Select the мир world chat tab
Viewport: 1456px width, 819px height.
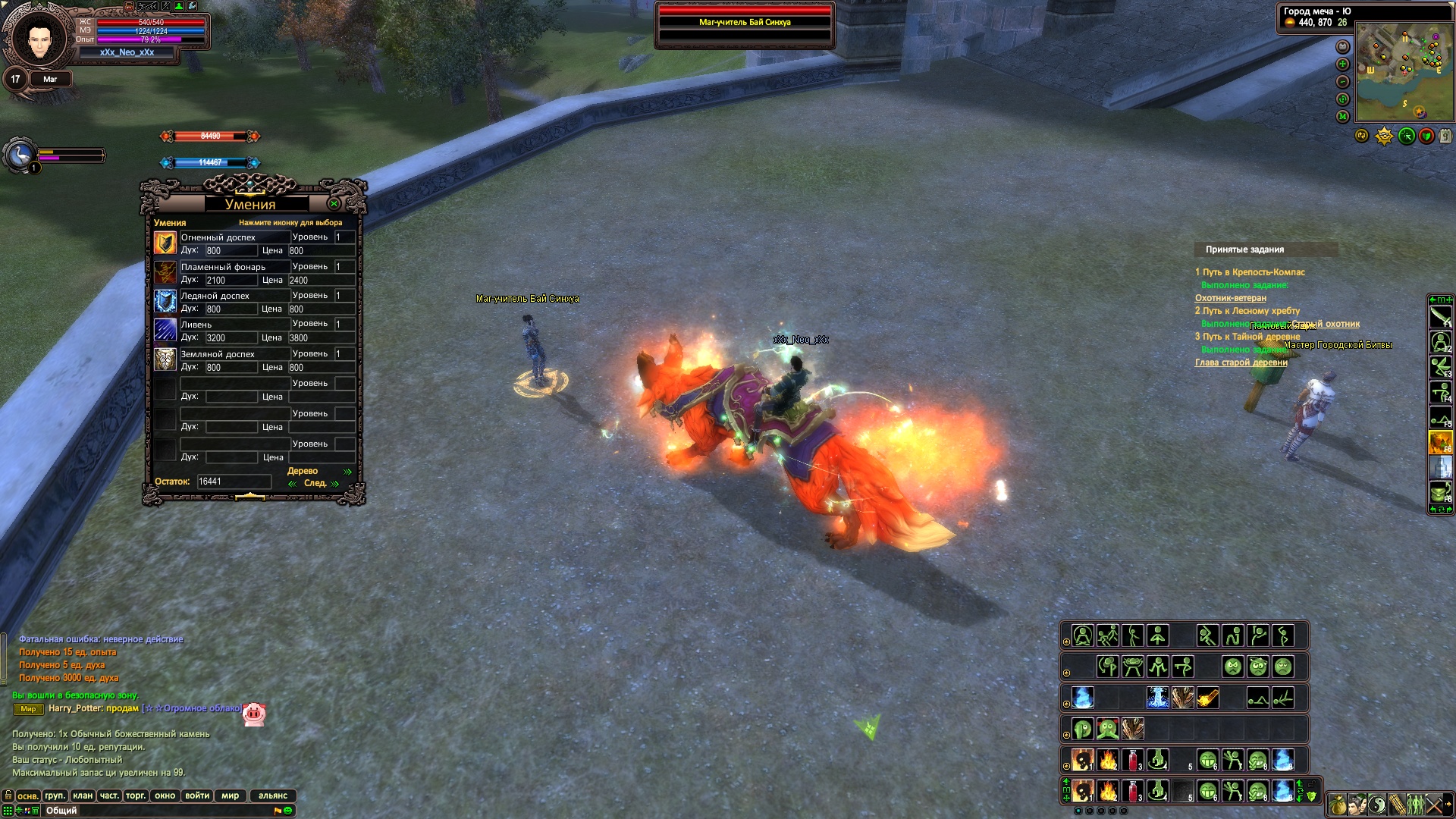point(231,795)
